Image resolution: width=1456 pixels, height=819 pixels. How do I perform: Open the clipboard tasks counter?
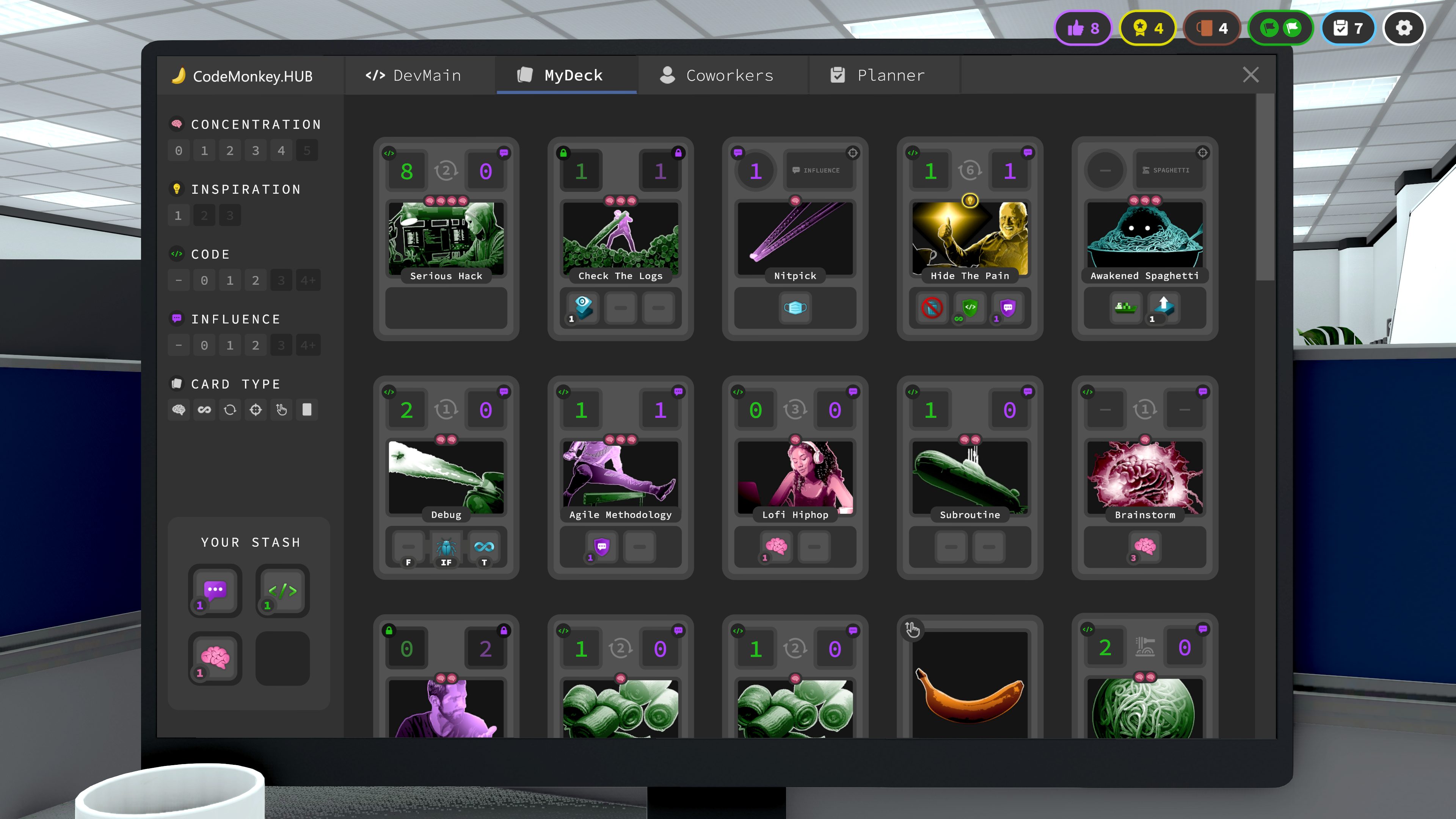click(x=1348, y=27)
